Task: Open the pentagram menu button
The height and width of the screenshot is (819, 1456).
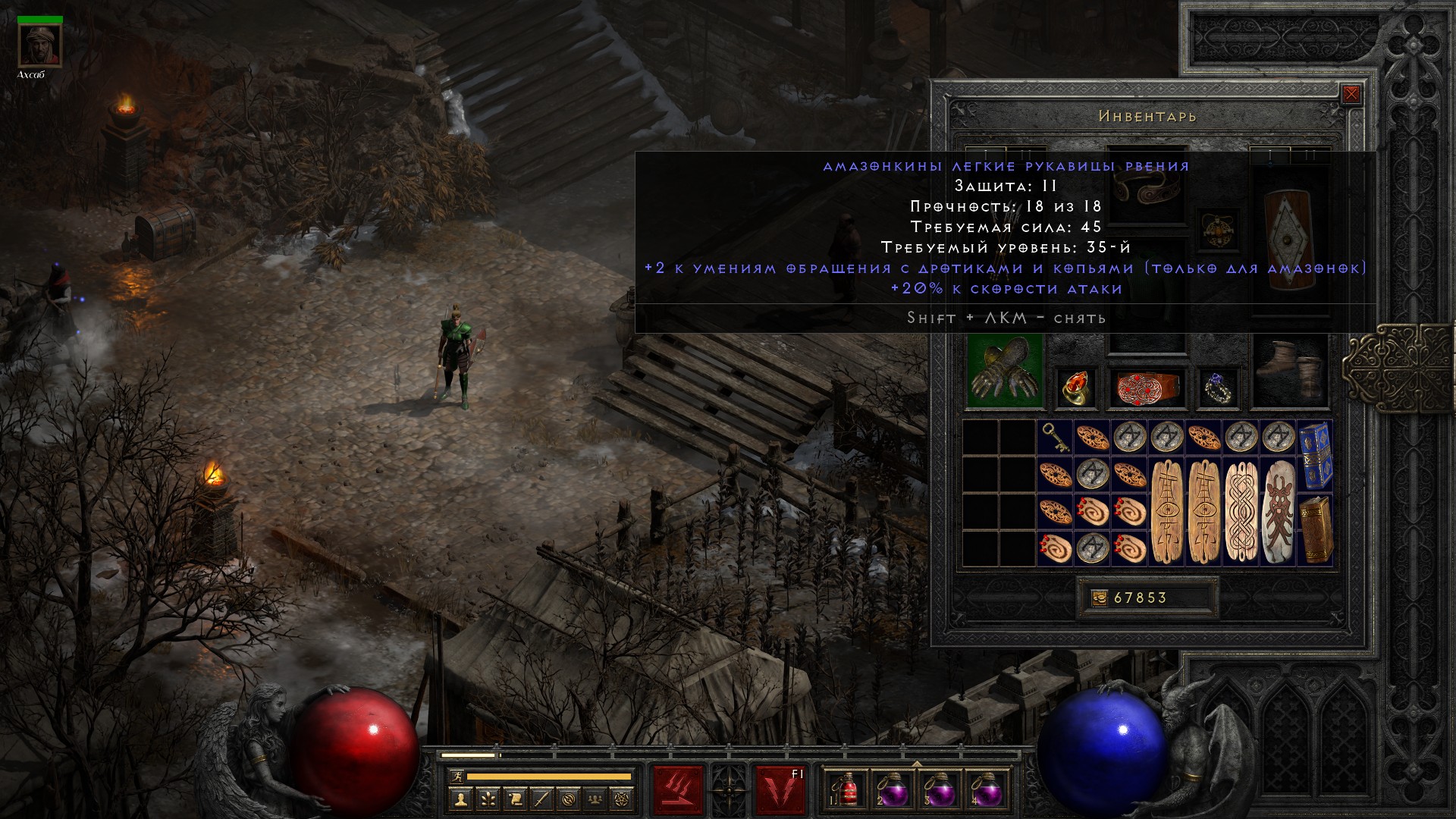Action: tap(623, 799)
